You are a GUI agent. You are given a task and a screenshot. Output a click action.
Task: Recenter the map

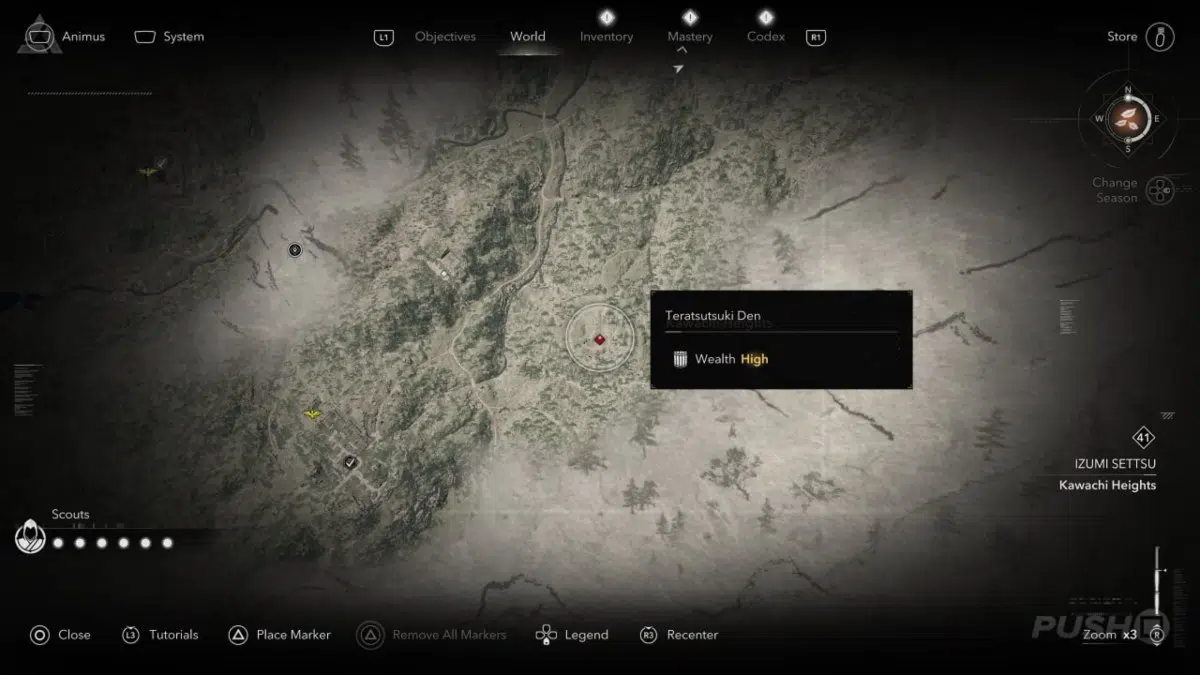[679, 634]
